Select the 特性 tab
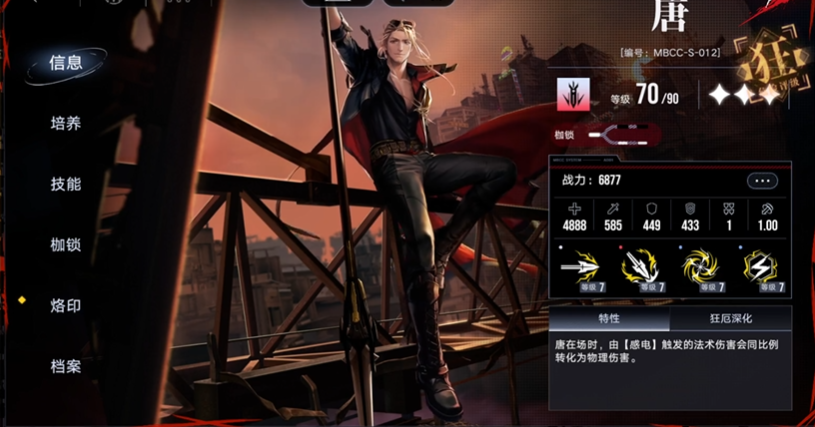The width and height of the screenshot is (815, 427). point(609,318)
